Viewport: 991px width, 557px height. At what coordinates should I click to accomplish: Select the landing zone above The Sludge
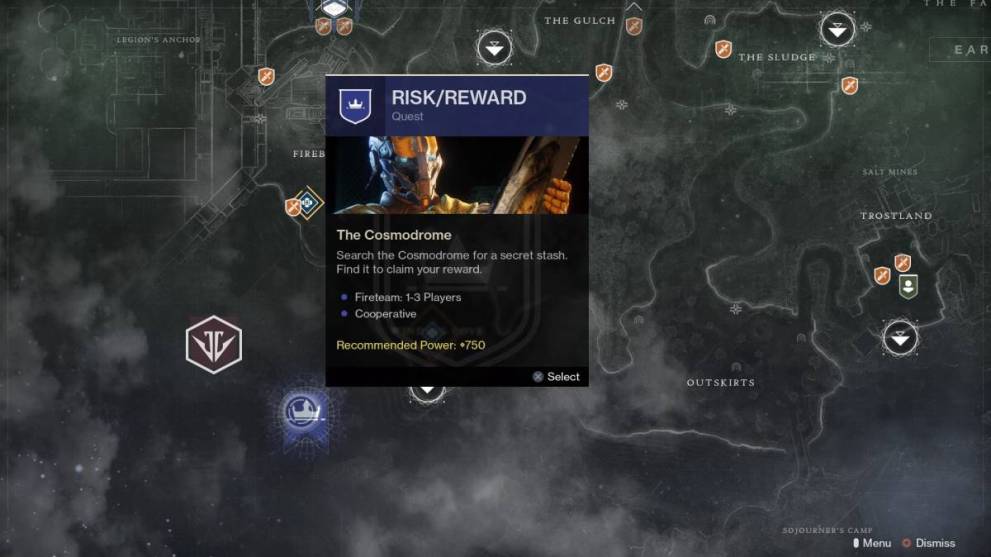coord(837,30)
